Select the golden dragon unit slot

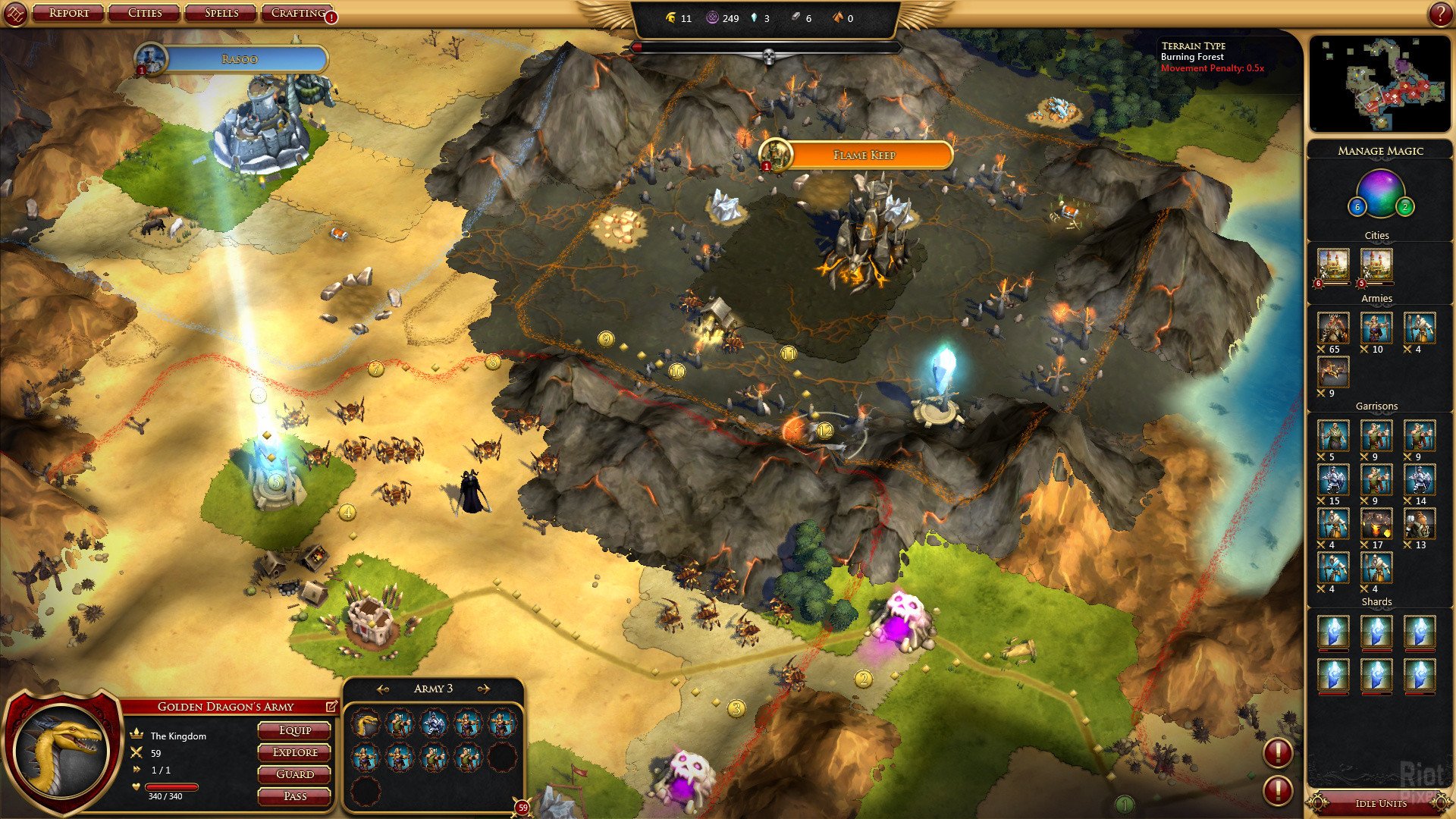pyautogui.click(x=366, y=724)
